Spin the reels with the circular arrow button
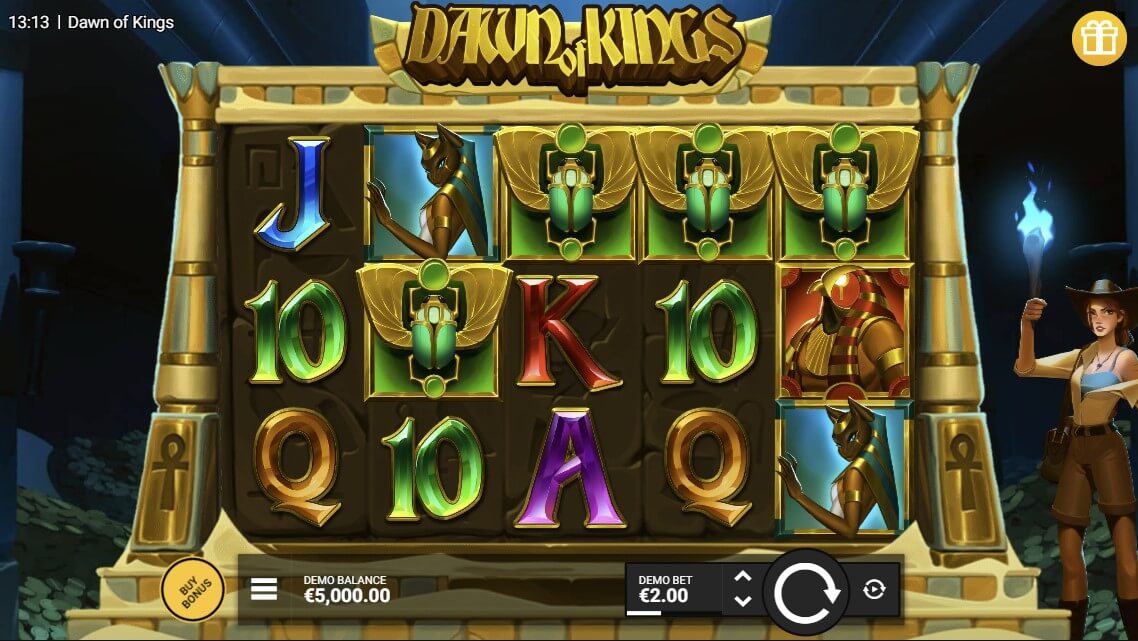 (807, 591)
